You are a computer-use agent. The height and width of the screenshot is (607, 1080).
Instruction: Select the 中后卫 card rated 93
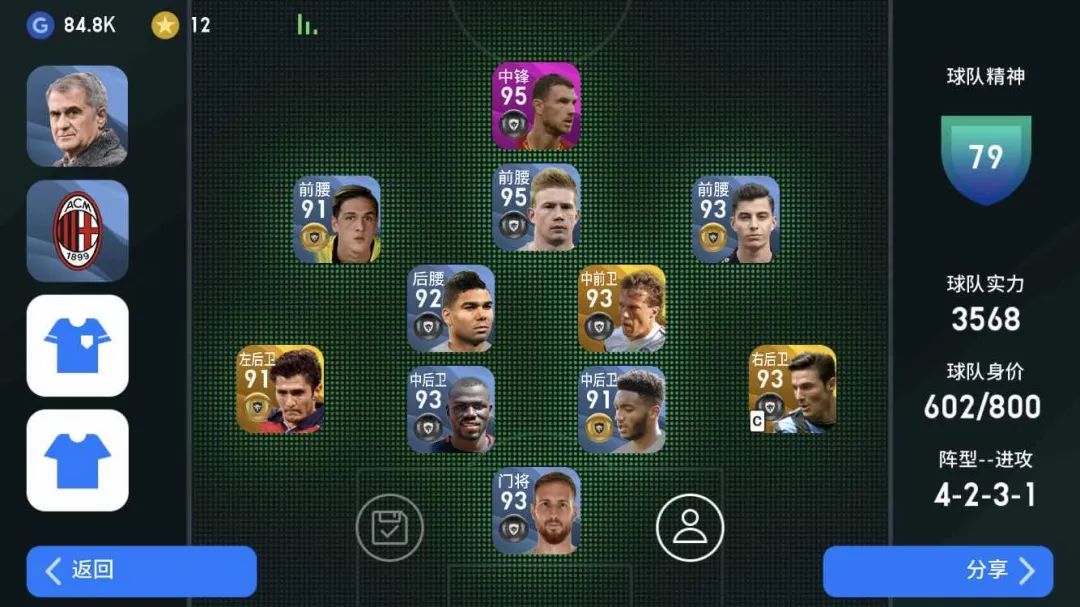pyautogui.click(x=450, y=409)
